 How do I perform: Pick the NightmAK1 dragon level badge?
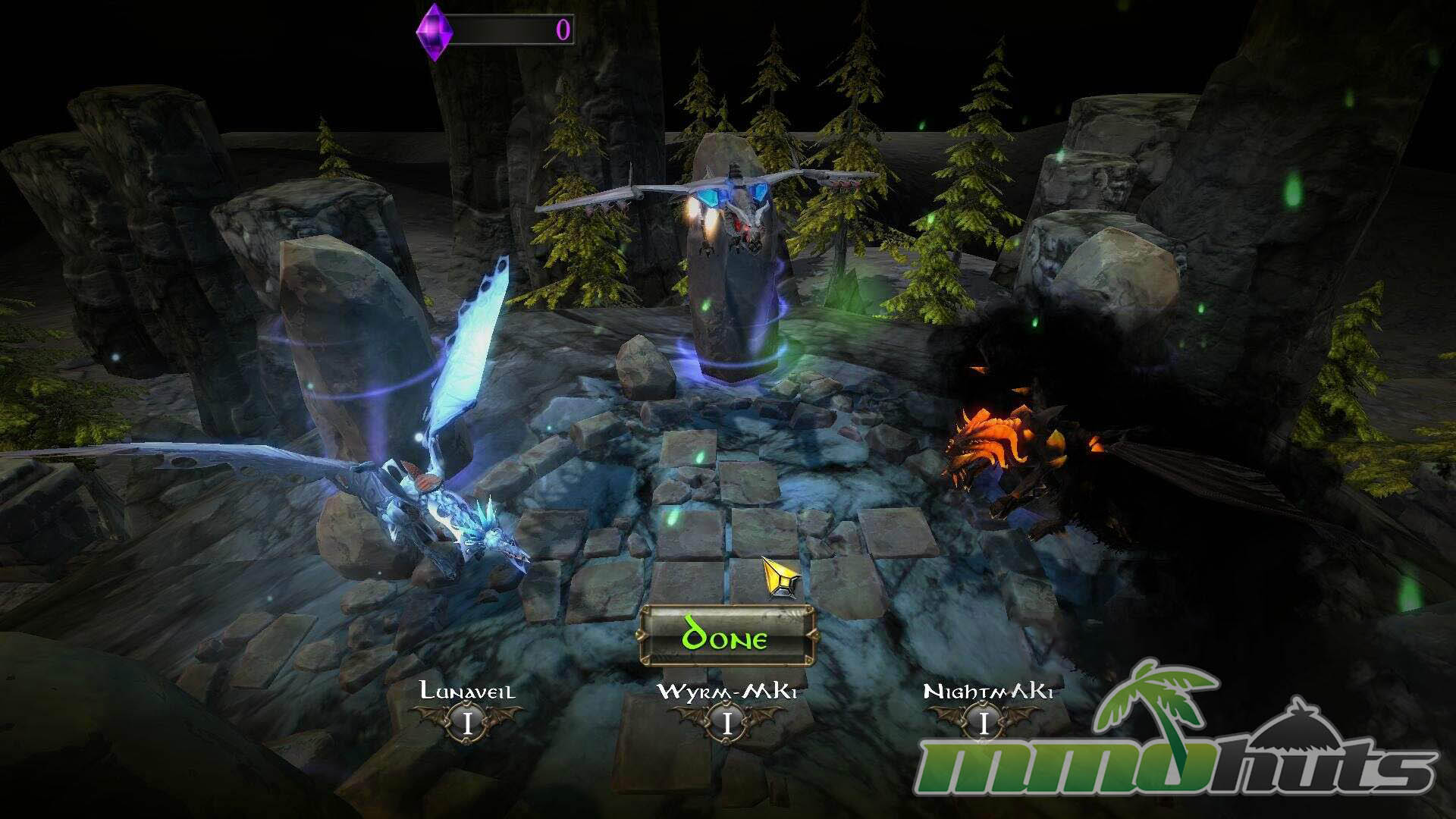(x=984, y=723)
